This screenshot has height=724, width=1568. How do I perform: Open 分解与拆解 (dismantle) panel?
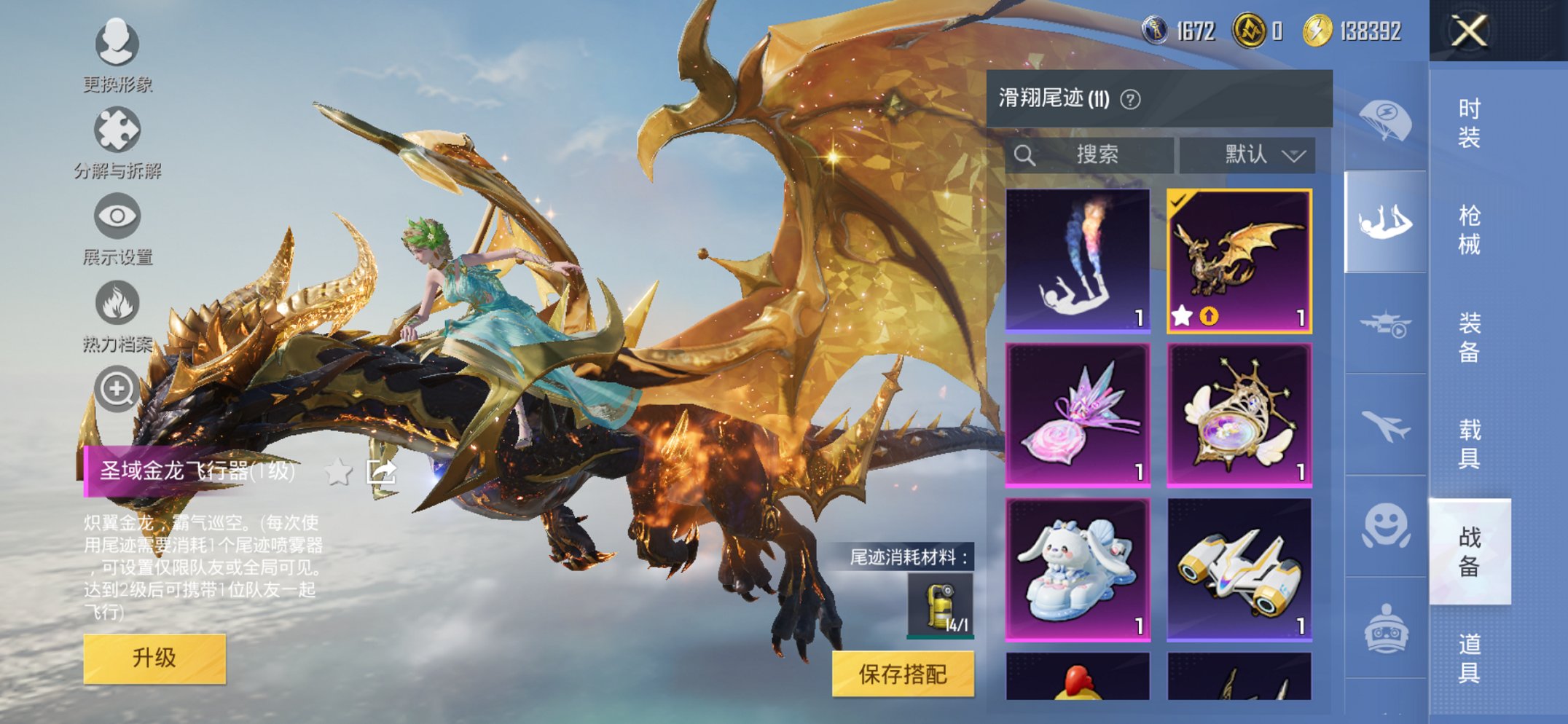117,128
